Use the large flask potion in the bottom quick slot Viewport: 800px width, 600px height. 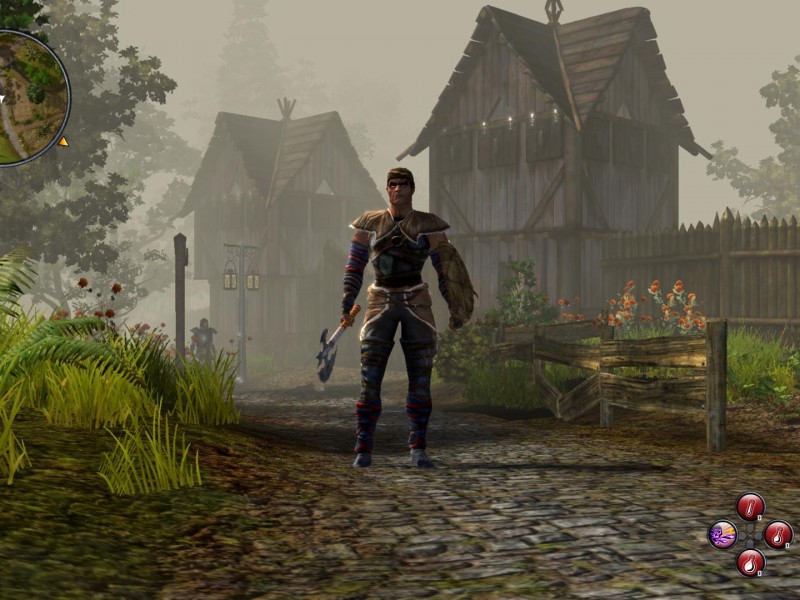click(750, 563)
